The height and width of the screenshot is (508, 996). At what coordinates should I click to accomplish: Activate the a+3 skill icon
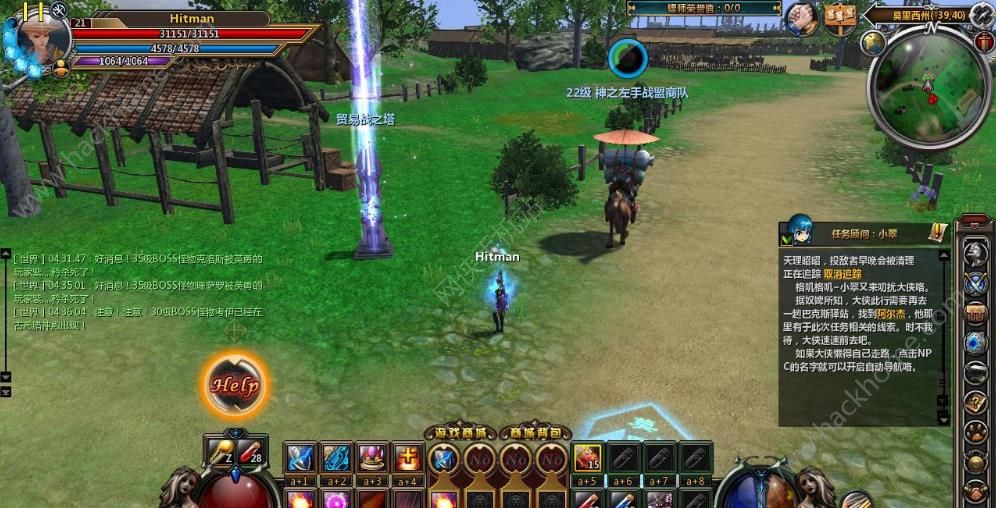coord(372,458)
